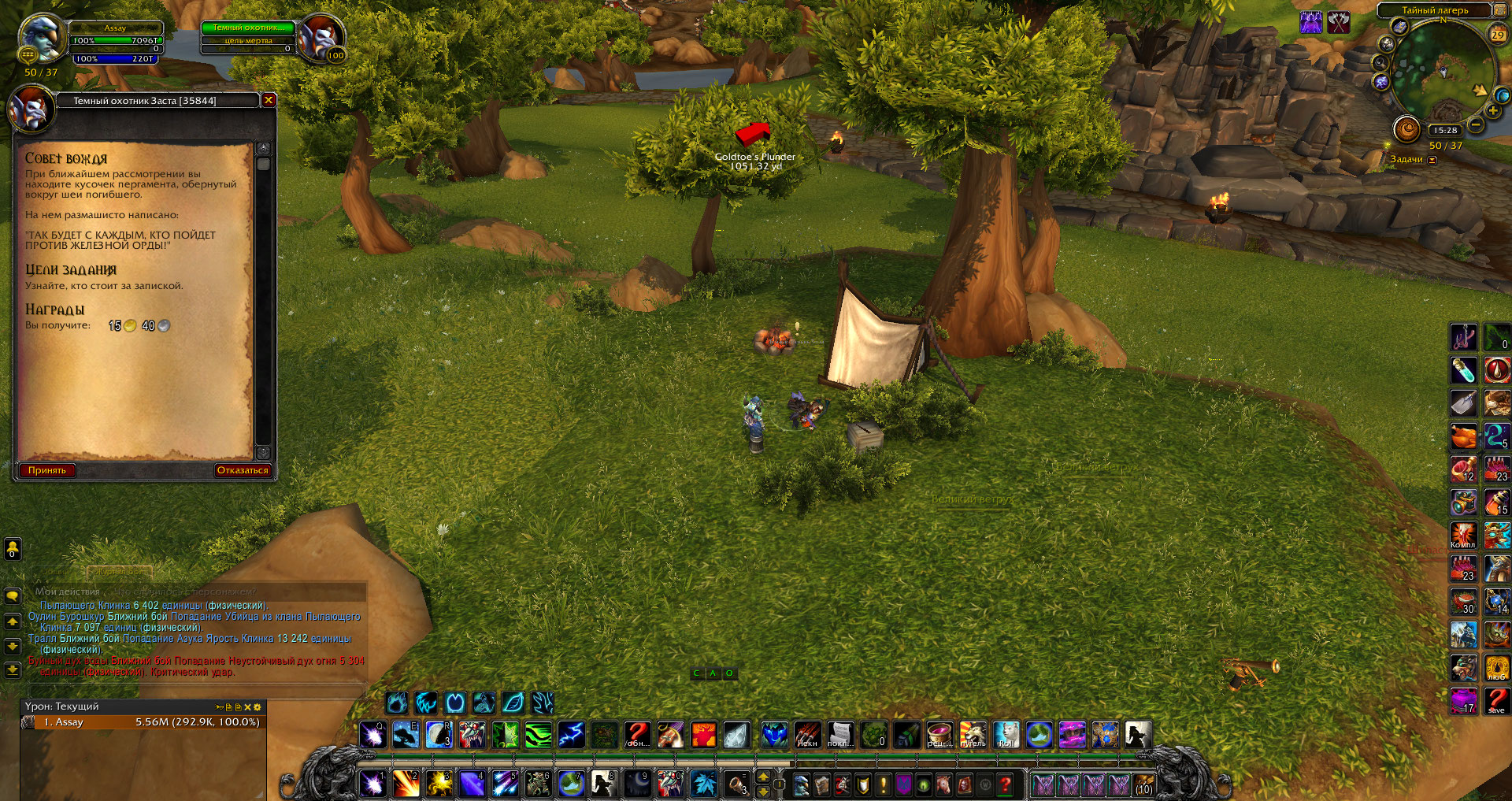Activate the blue lightning bolt ability
1512x801 pixels.
571,735
